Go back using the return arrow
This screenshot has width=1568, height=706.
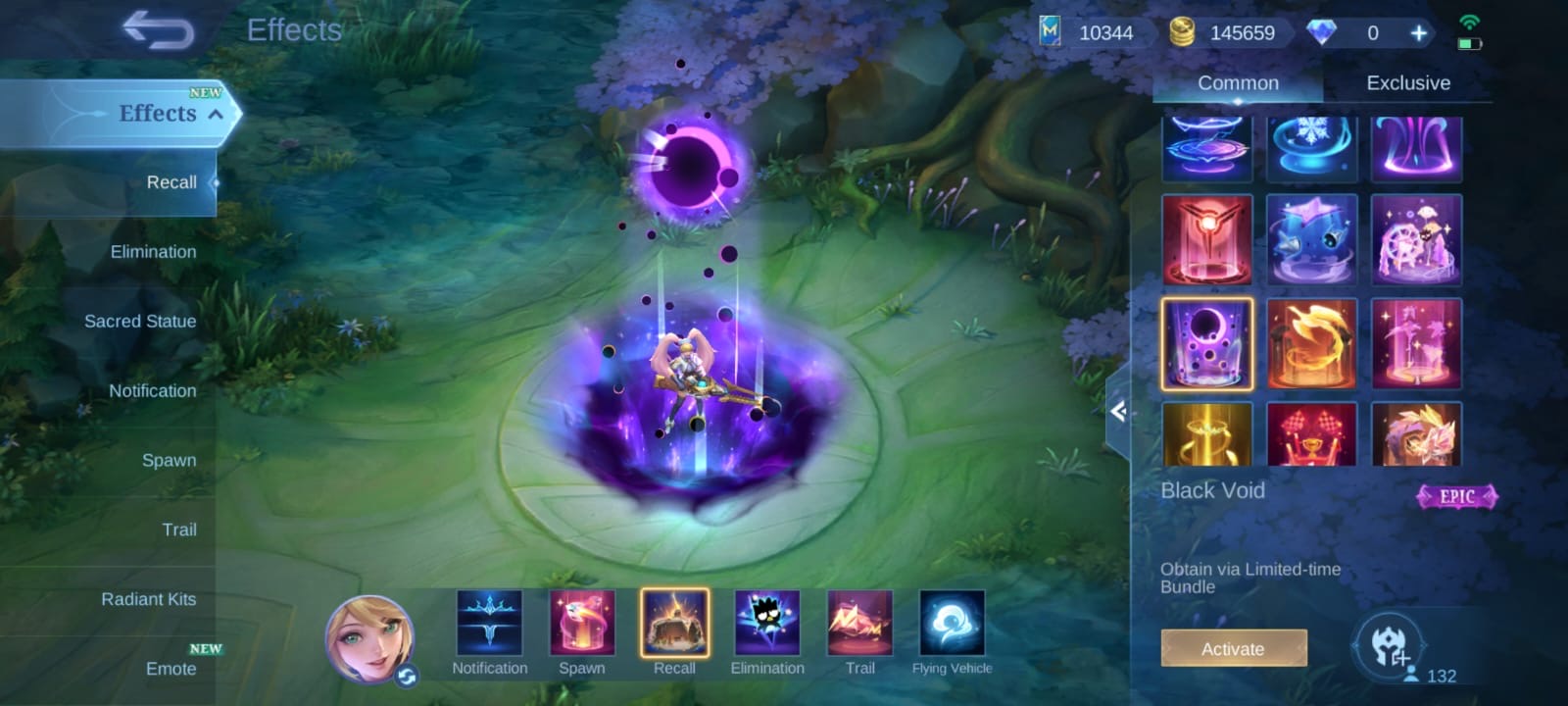[158, 30]
